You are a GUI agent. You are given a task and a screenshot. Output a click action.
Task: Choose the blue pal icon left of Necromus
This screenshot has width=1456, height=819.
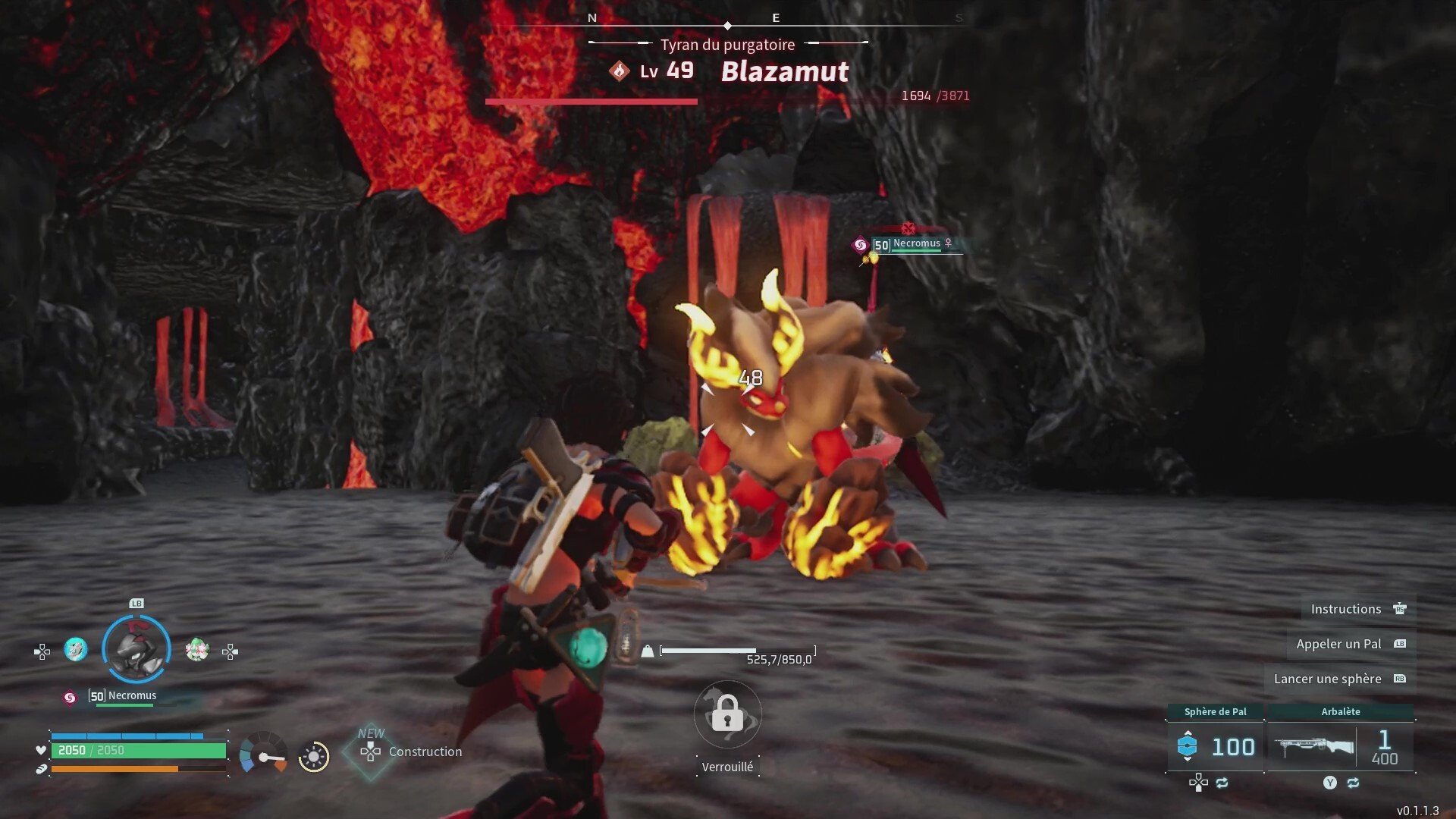[x=75, y=650]
